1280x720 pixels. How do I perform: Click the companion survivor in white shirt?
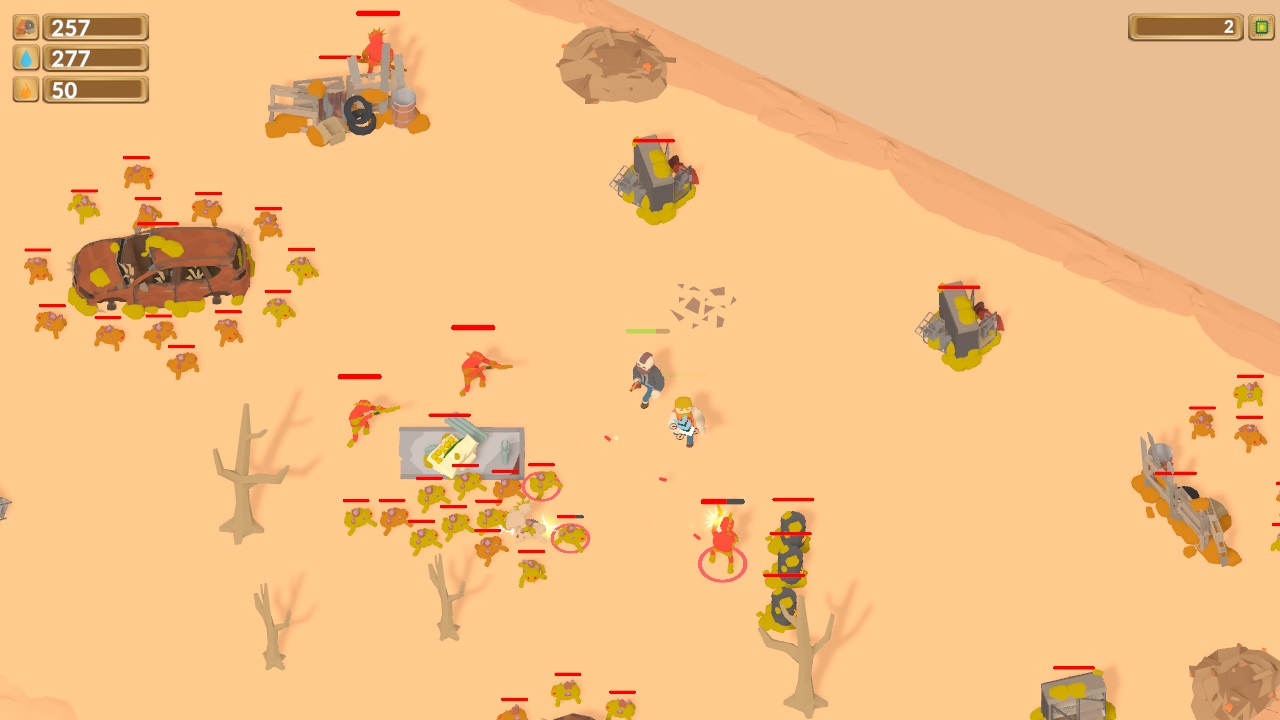(685, 420)
